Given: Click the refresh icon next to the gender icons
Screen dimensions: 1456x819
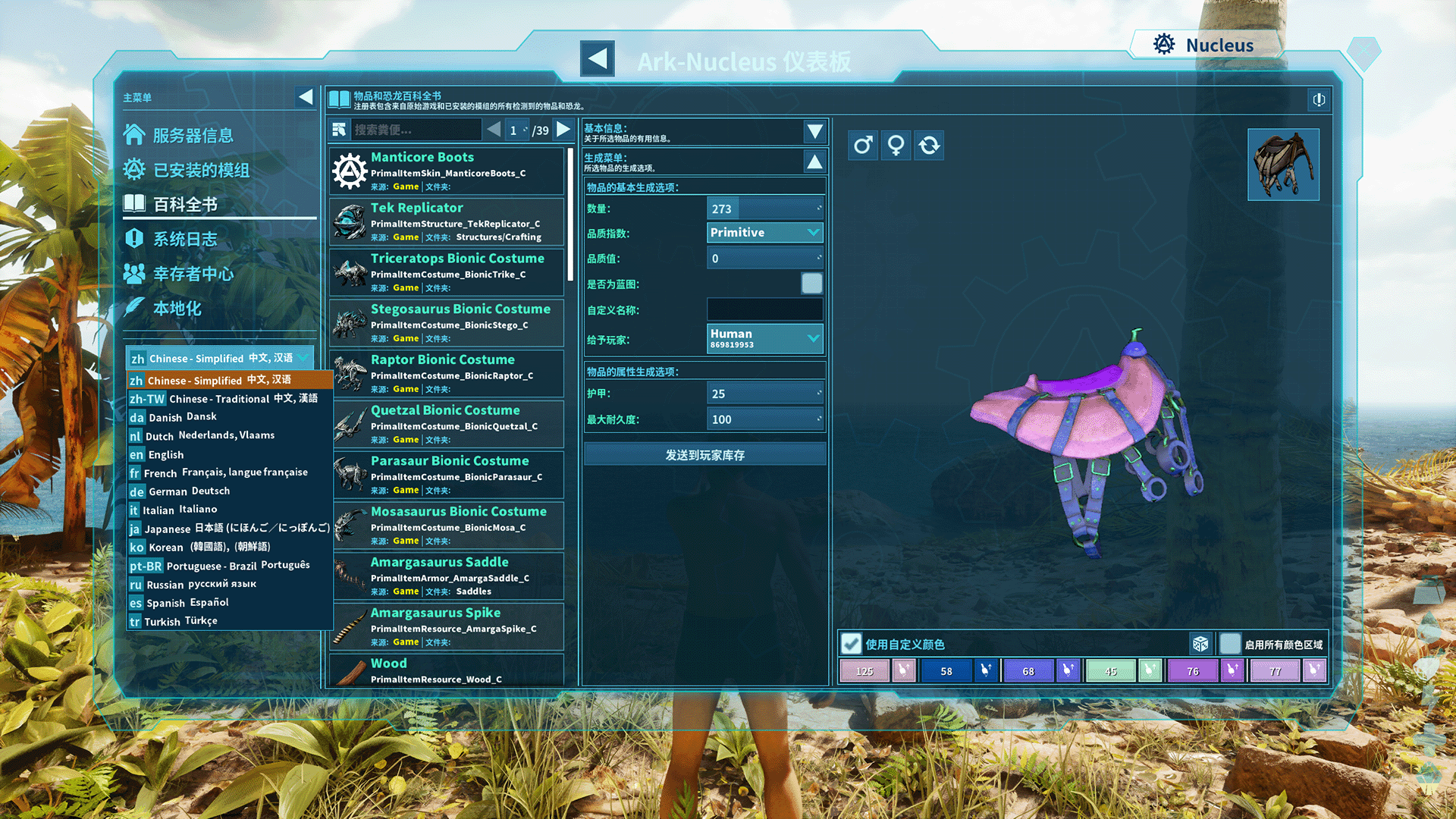Looking at the screenshot, I should pos(928,145).
